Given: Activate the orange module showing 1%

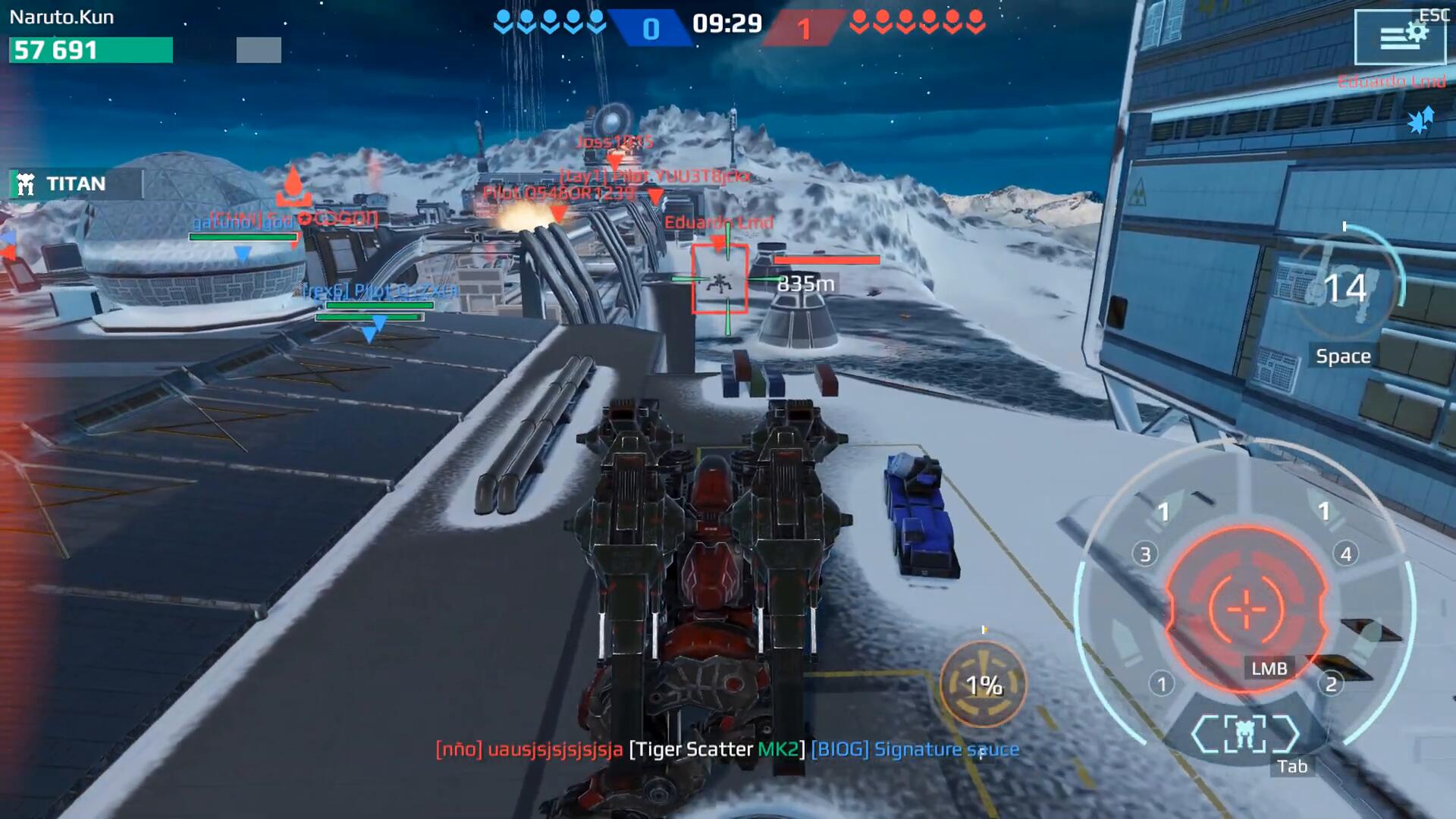Looking at the screenshot, I should 984,685.
